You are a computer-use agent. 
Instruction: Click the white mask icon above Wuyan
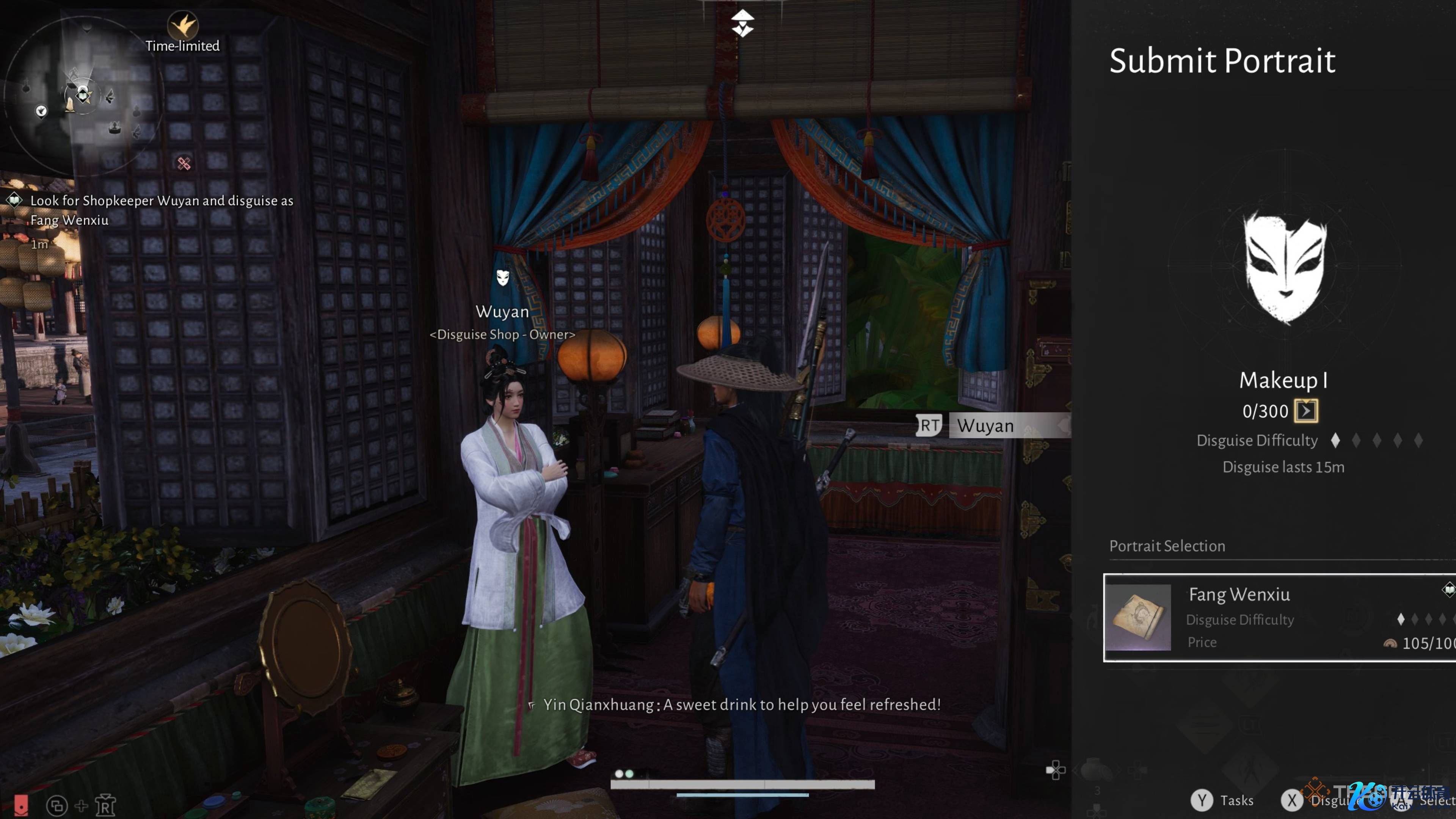pyautogui.click(x=502, y=277)
